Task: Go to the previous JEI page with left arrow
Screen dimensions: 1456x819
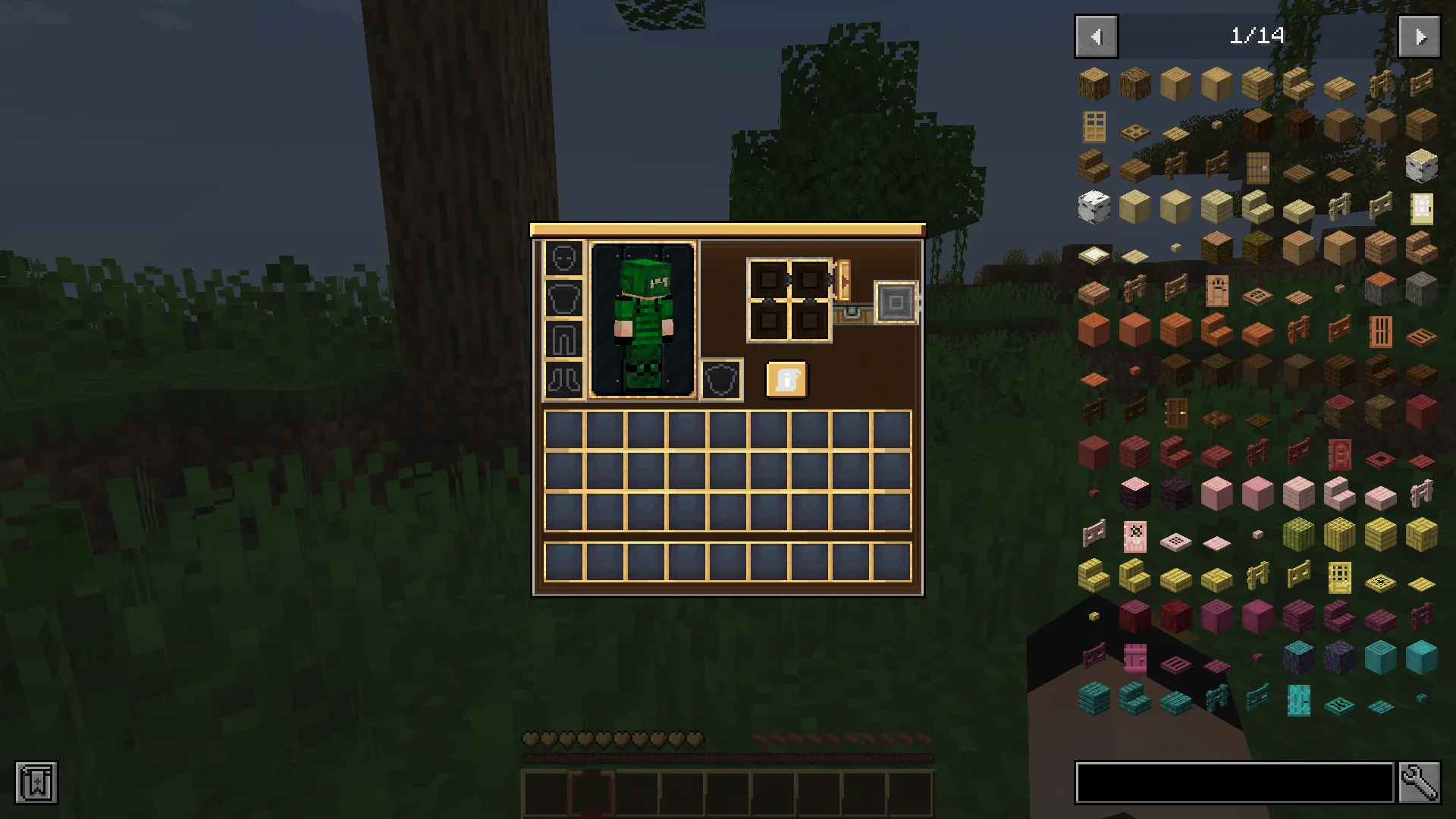Action: [x=1095, y=36]
